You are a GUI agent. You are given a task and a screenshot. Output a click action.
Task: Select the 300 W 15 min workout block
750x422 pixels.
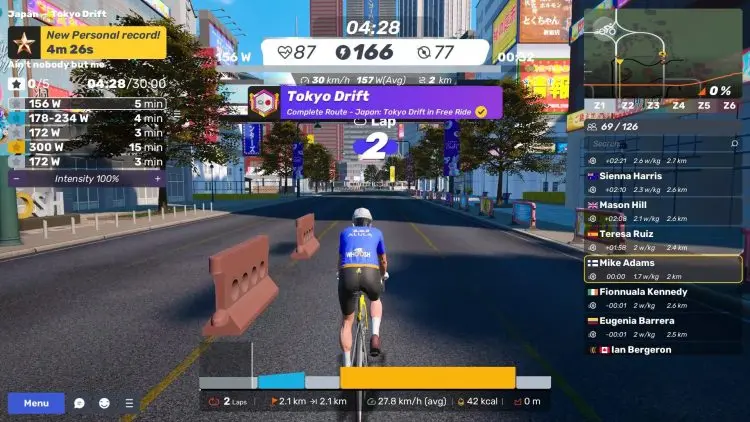pyautogui.click(x=87, y=146)
